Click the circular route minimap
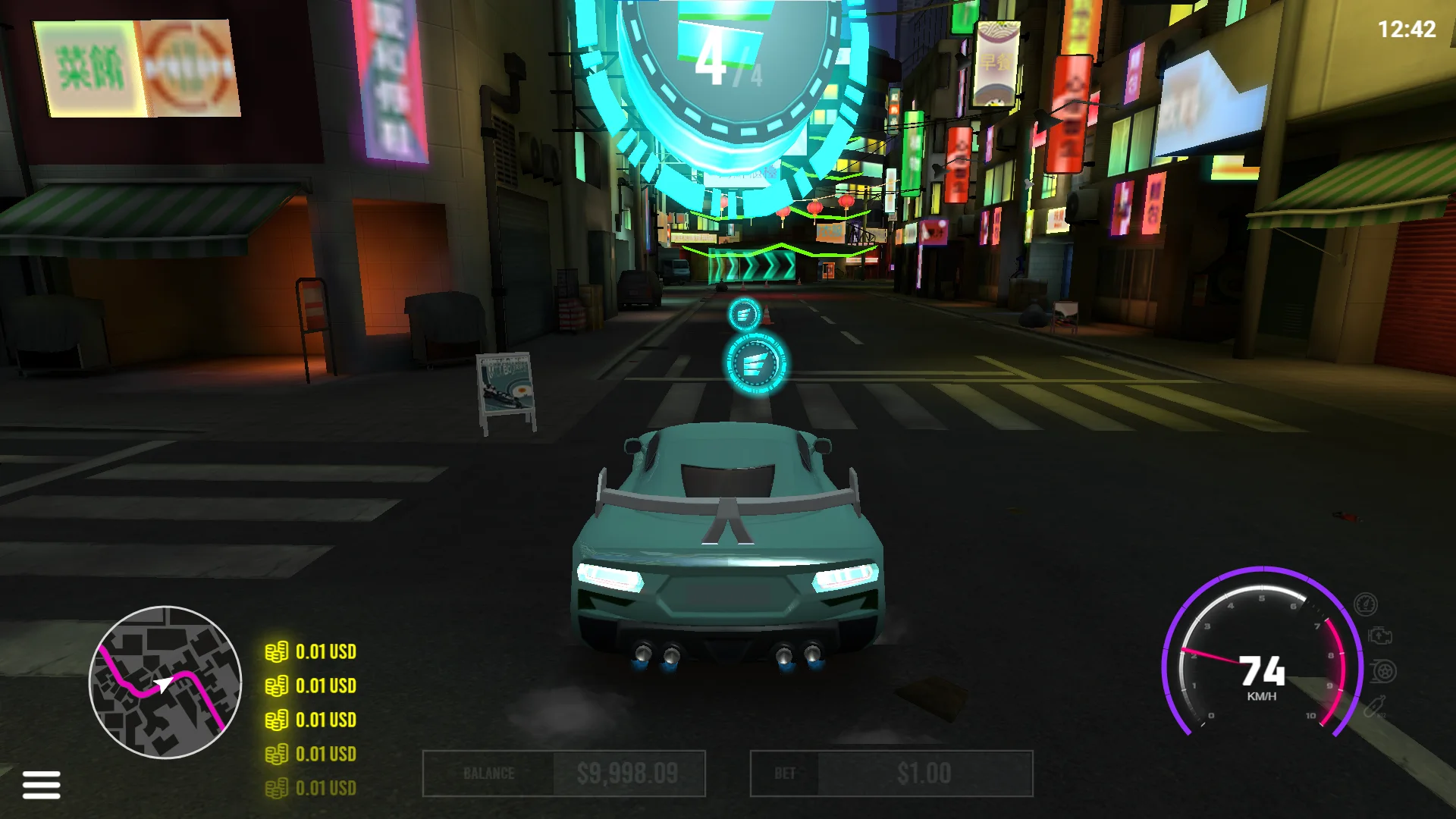This screenshot has width=1456, height=819. coord(165,682)
